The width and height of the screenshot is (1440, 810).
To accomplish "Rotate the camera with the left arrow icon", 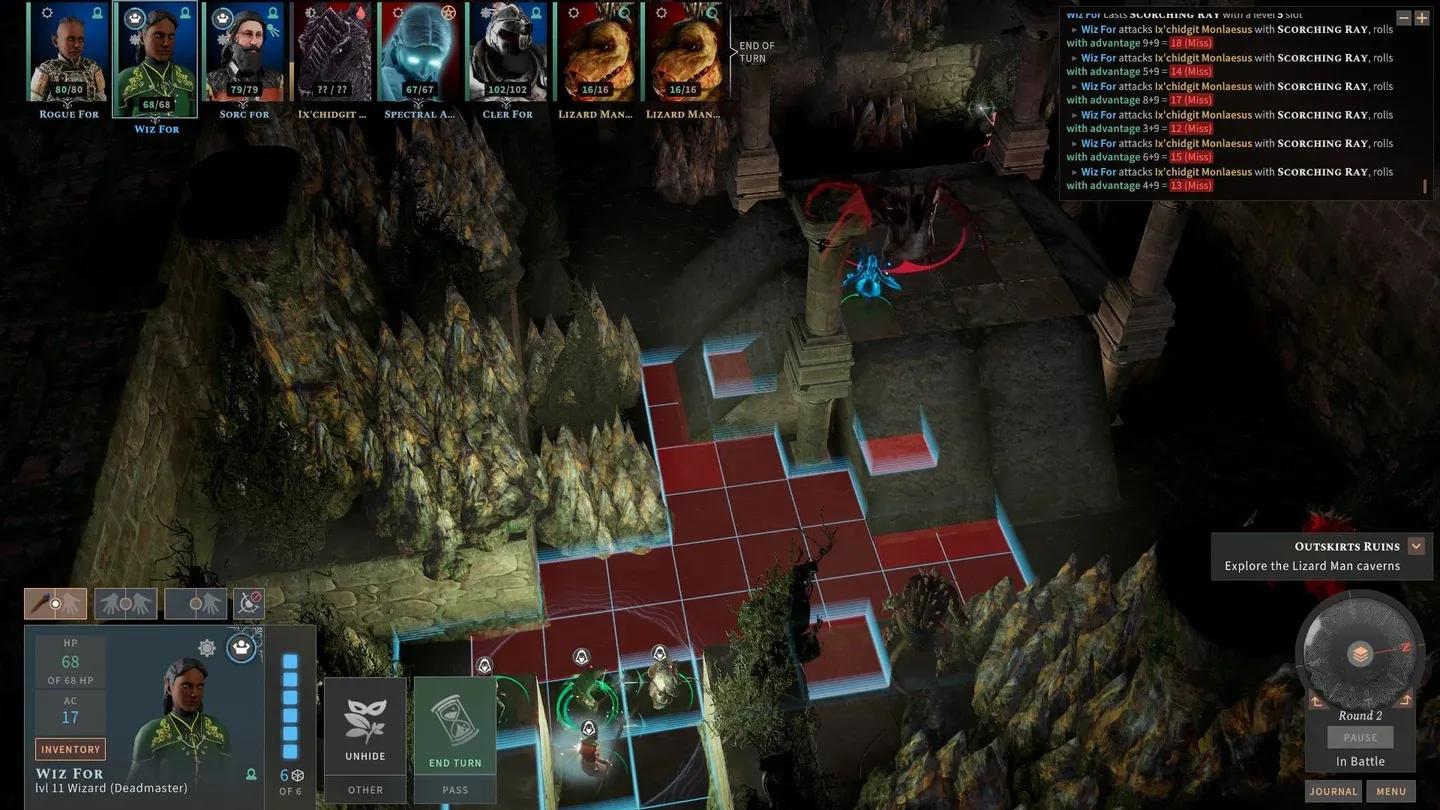I will coord(1316,700).
